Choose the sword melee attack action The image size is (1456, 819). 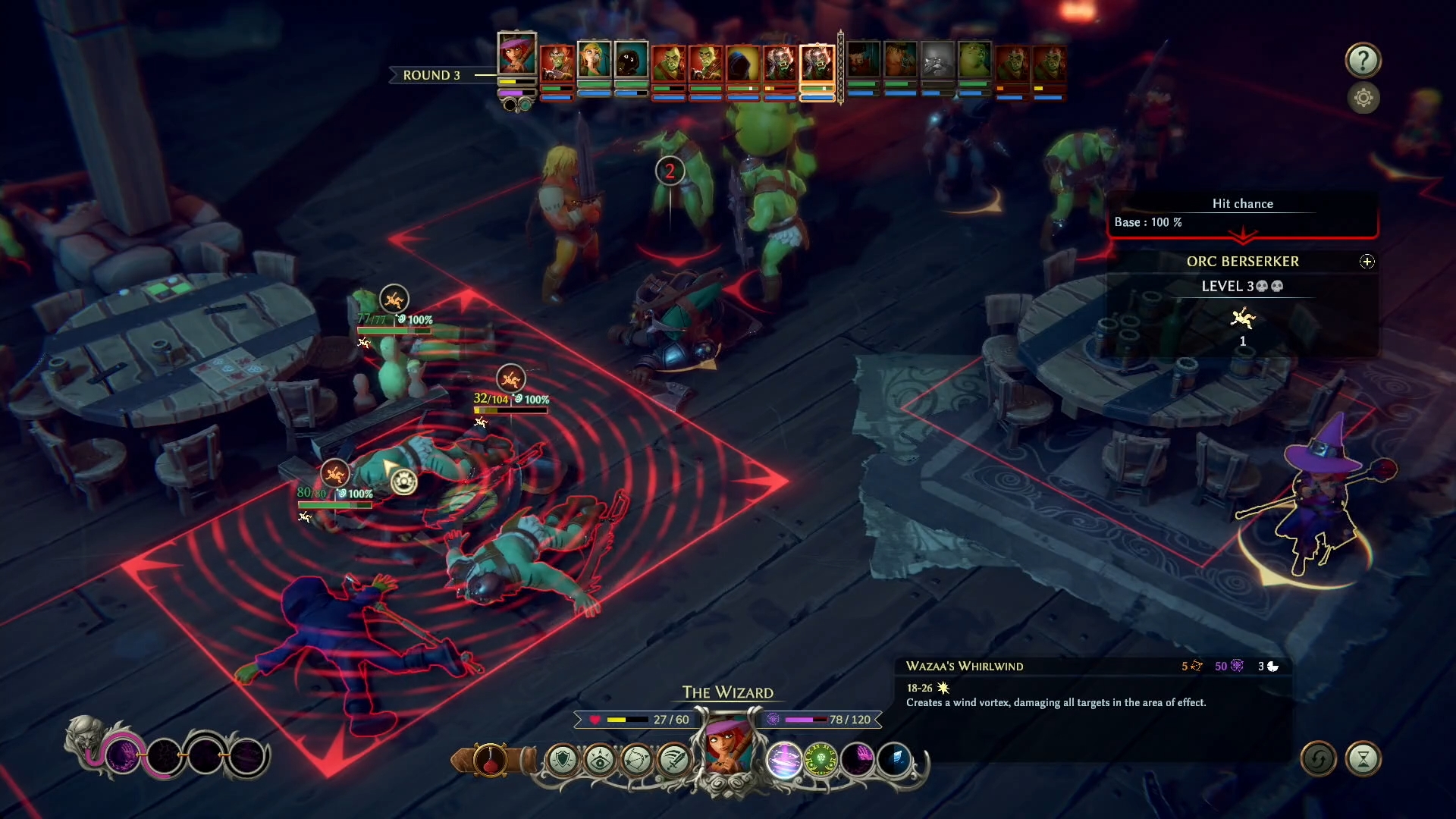tap(673, 759)
